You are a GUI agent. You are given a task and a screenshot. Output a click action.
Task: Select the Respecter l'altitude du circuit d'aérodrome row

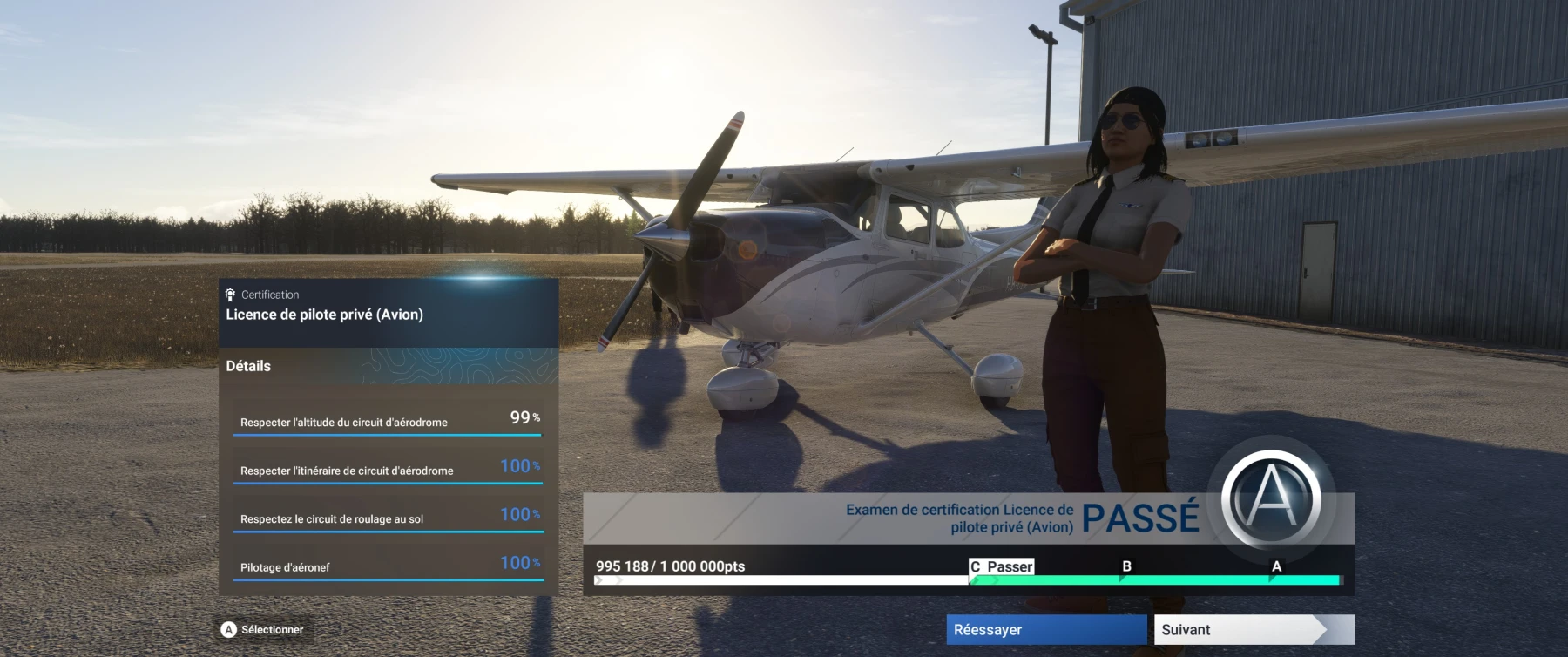tap(388, 418)
